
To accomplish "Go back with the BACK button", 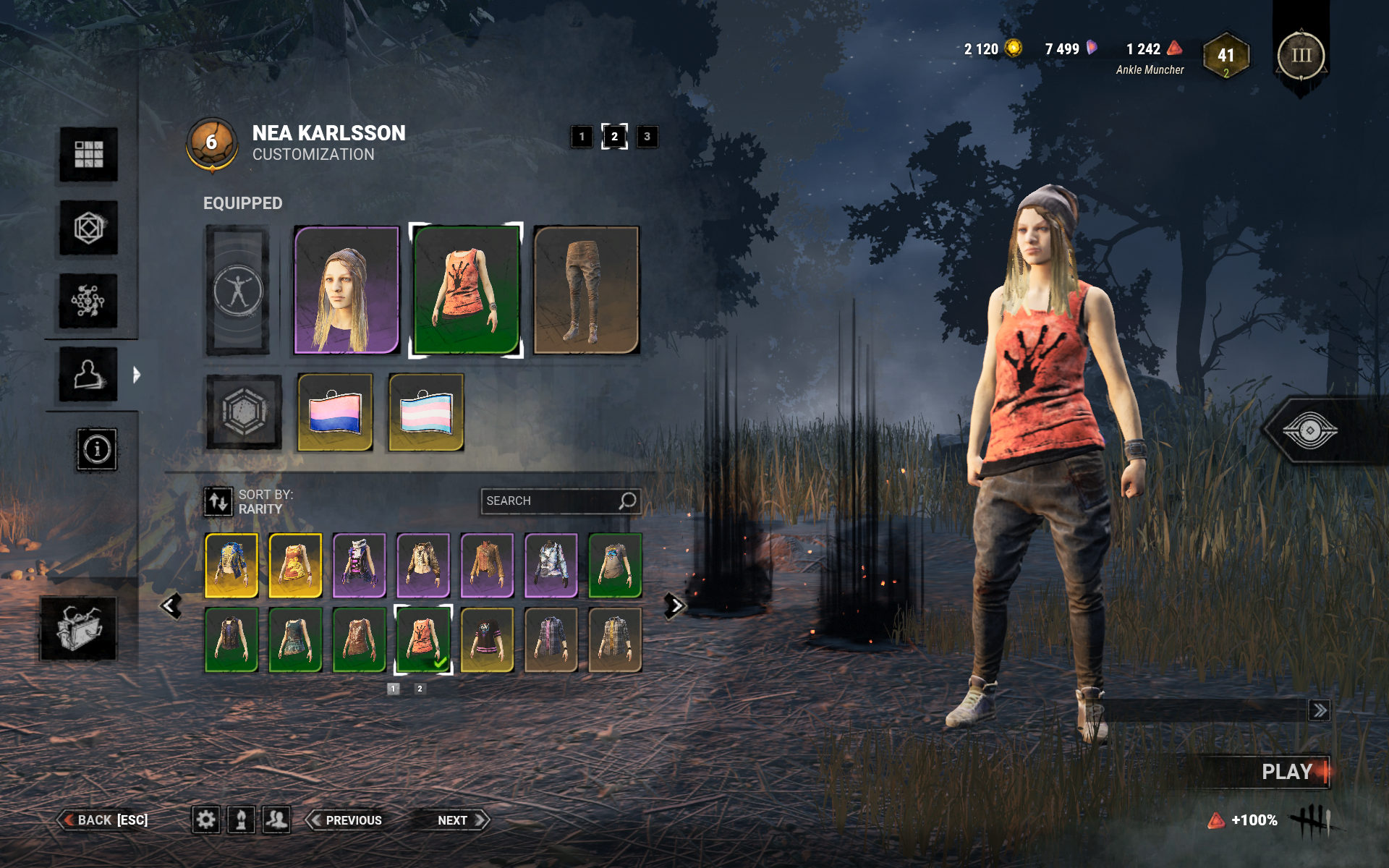I will [104, 820].
